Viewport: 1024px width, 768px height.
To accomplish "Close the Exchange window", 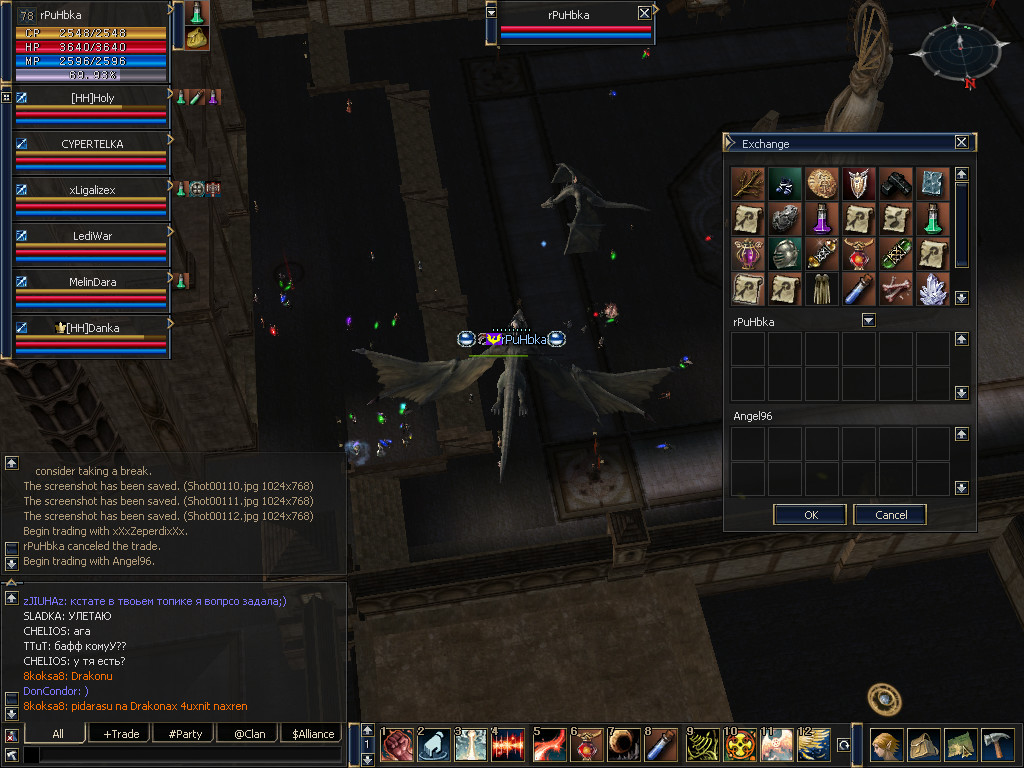I will pyautogui.click(x=961, y=143).
